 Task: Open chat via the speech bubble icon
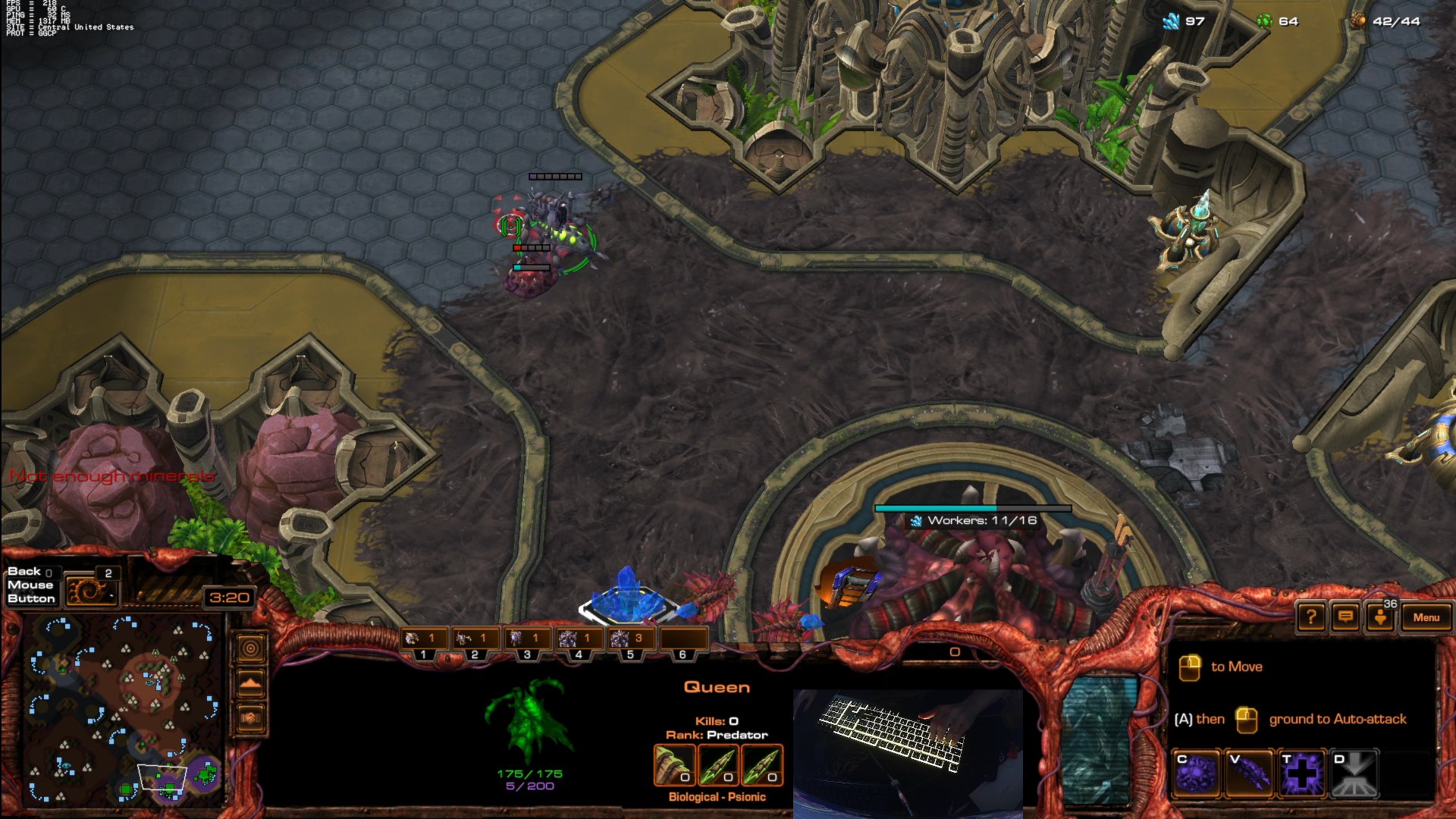tap(1345, 617)
